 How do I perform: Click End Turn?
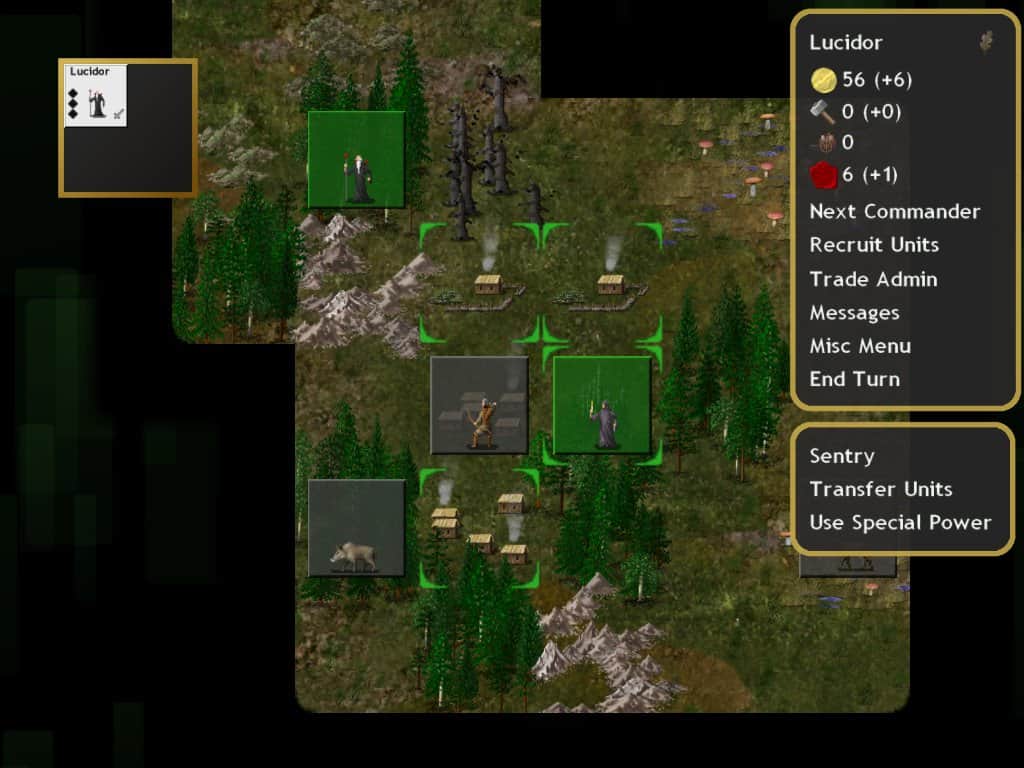click(x=854, y=379)
